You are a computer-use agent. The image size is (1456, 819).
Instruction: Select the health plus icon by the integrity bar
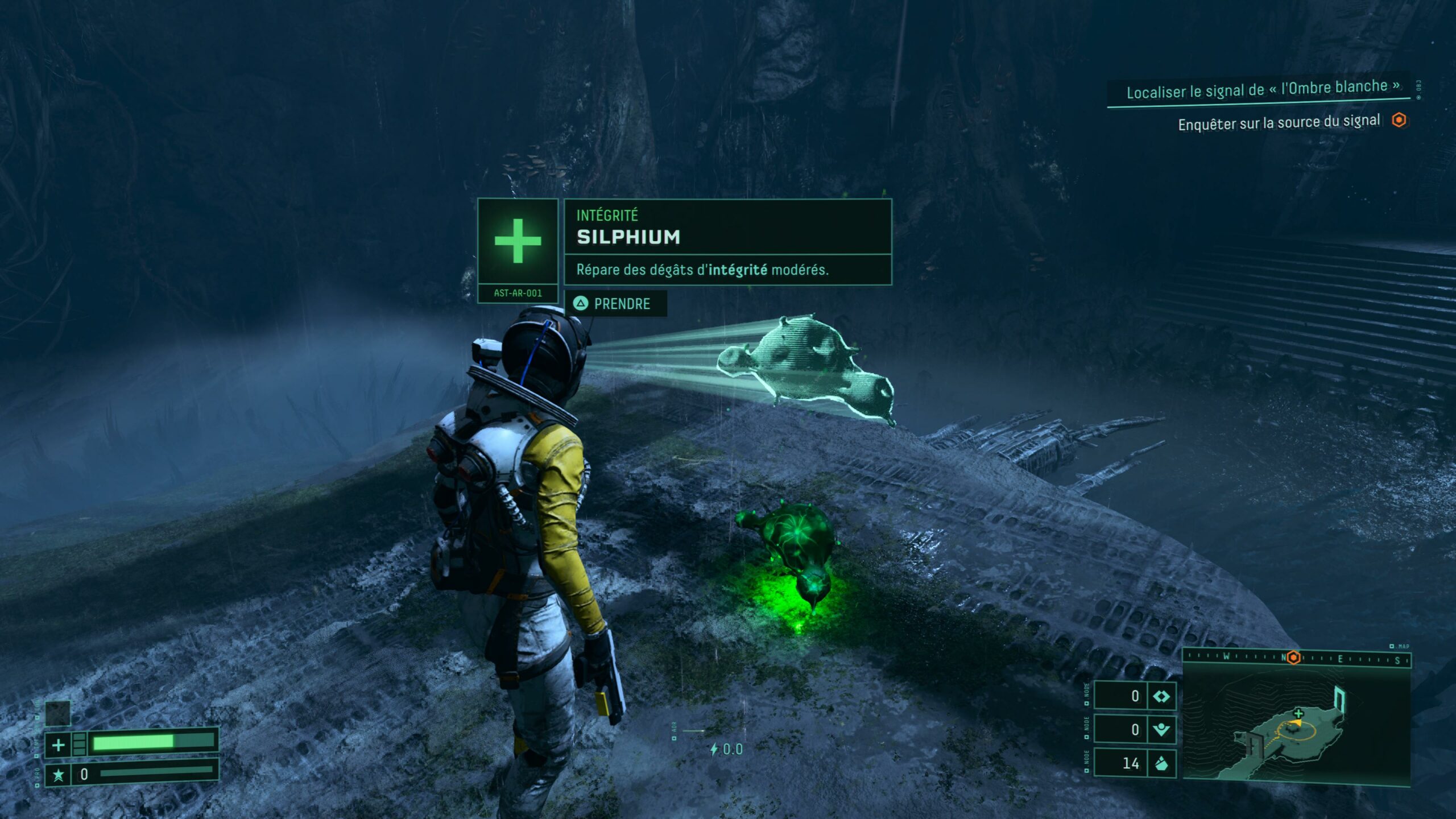pyautogui.click(x=58, y=744)
